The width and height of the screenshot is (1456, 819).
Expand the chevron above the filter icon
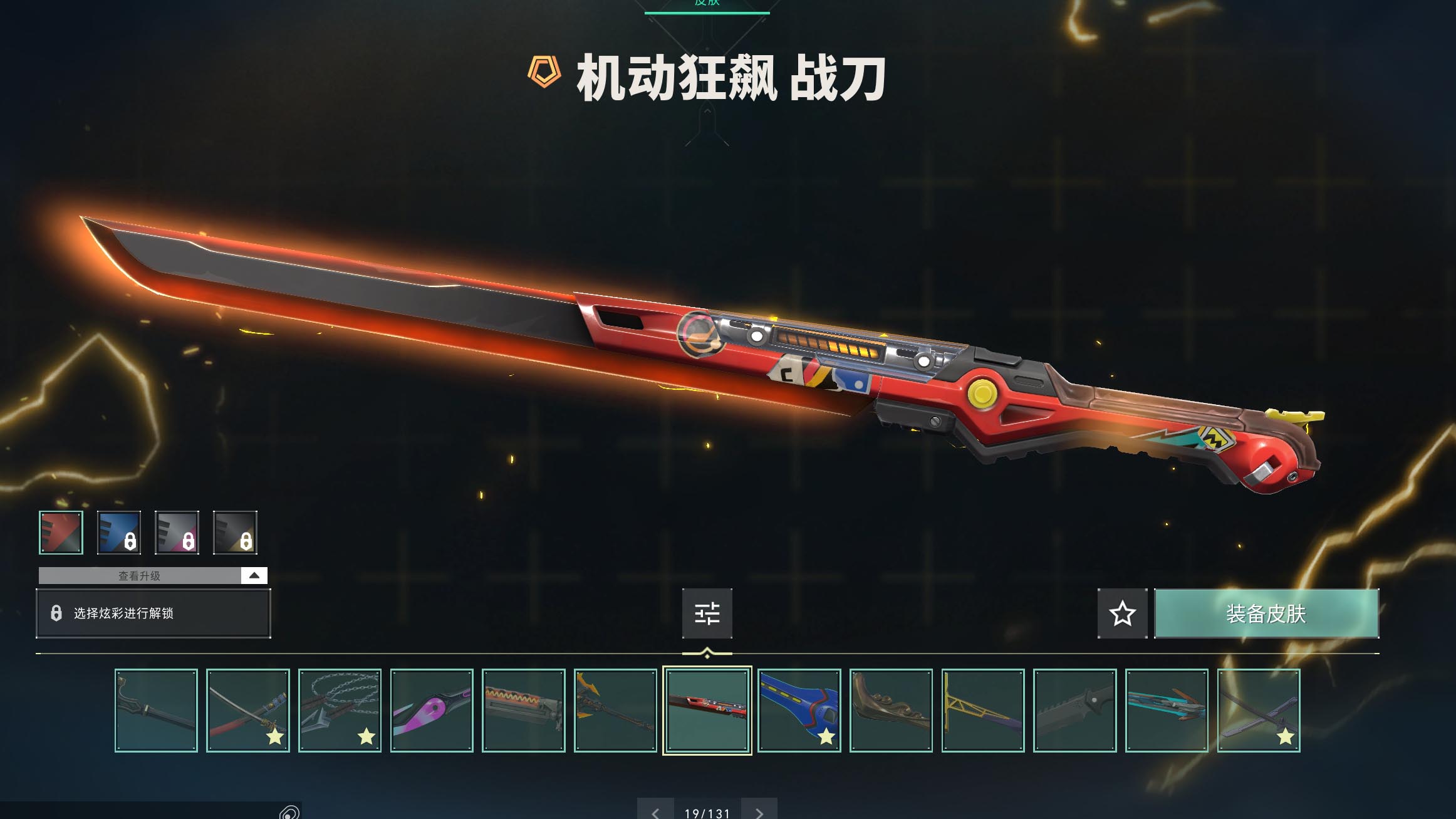pyautogui.click(x=707, y=651)
